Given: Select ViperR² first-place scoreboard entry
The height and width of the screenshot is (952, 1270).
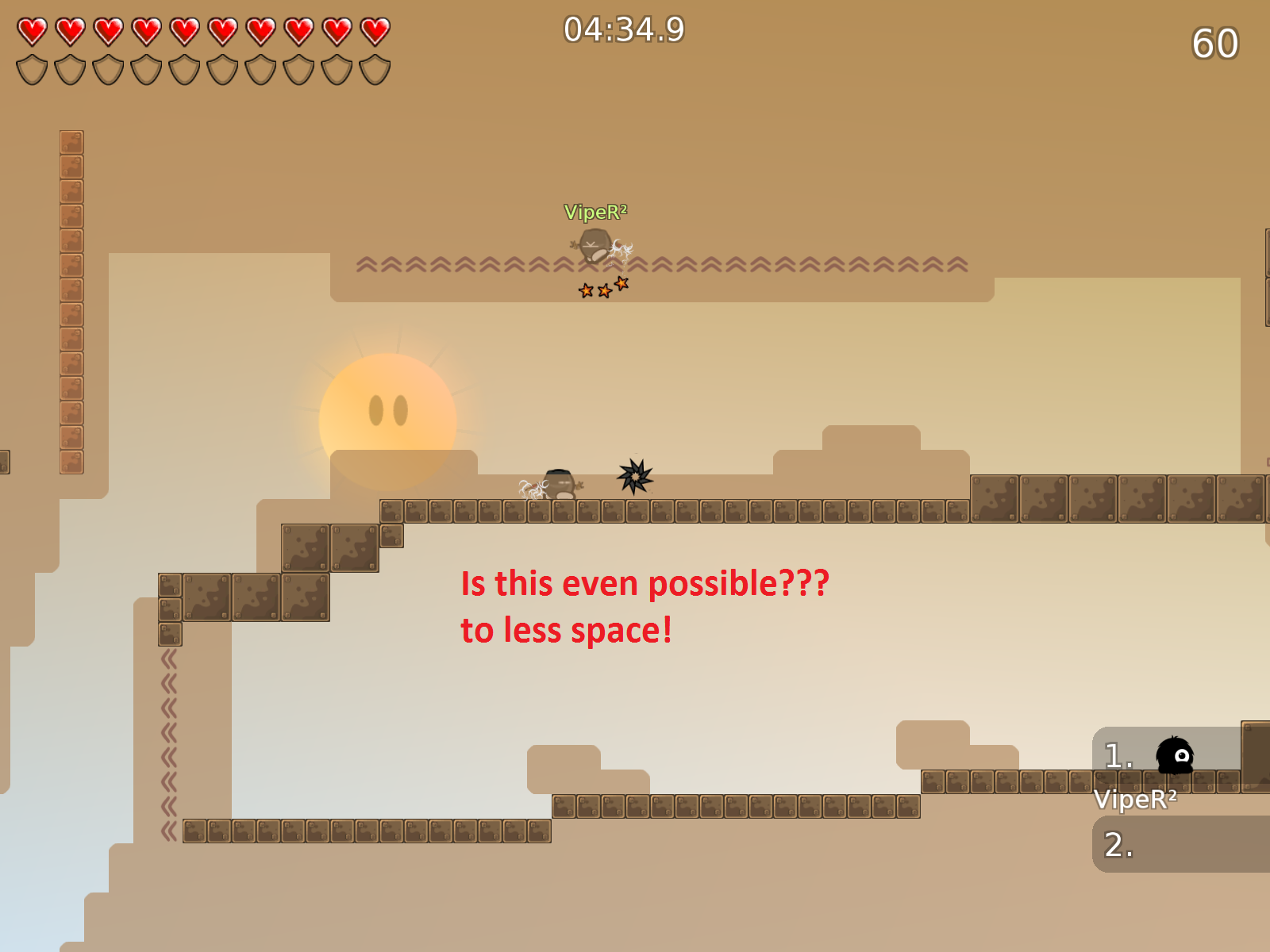Looking at the screenshot, I should tap(1165, 756).
